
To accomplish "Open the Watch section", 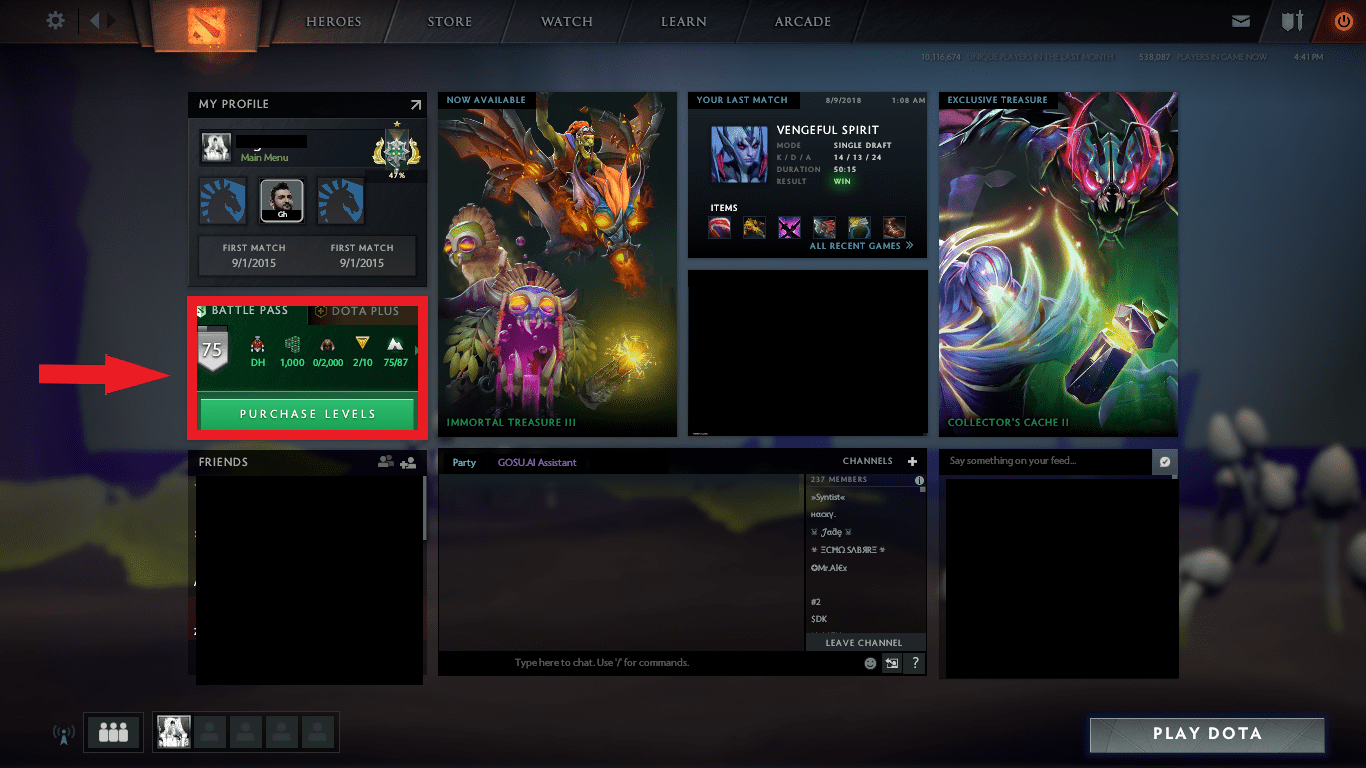I will (x=567, y=22).
